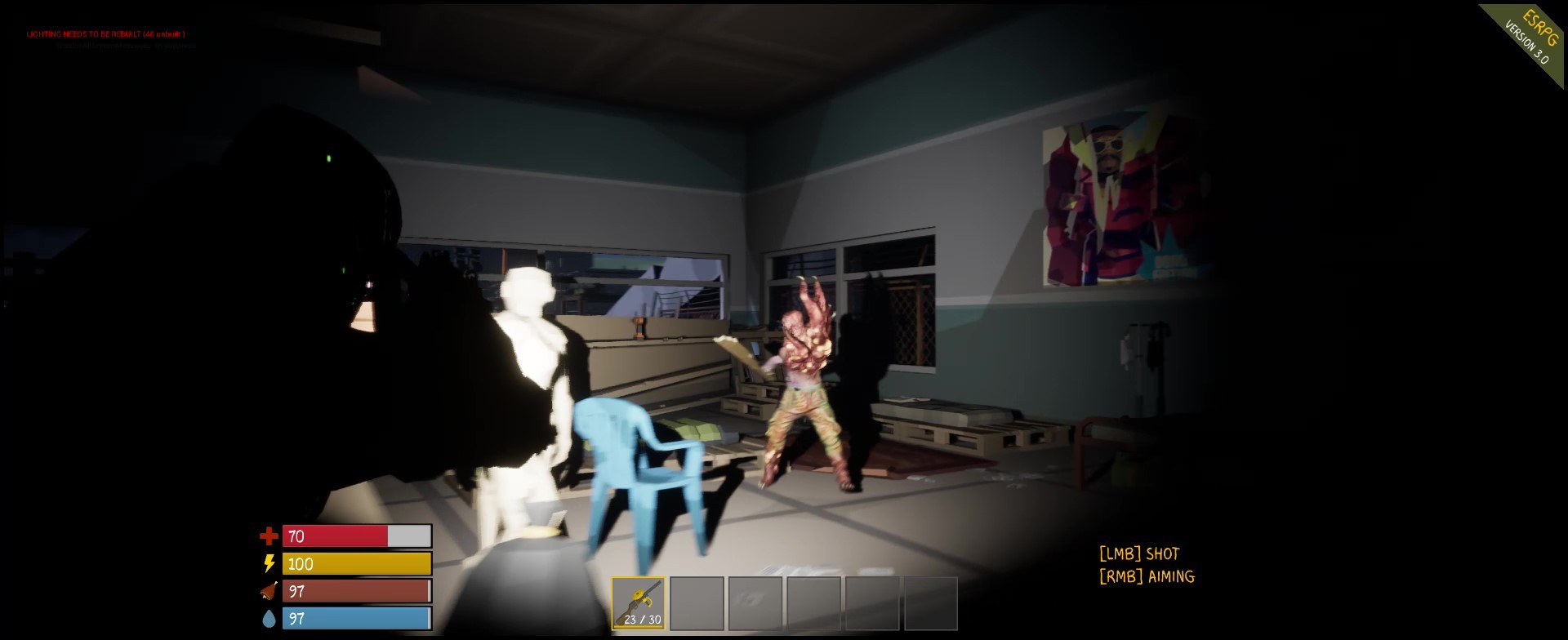Screen dimensions: 1568x640
Task: Select the fourth hotbar slot
Action: pyautogui.click(x=813, y=603)
